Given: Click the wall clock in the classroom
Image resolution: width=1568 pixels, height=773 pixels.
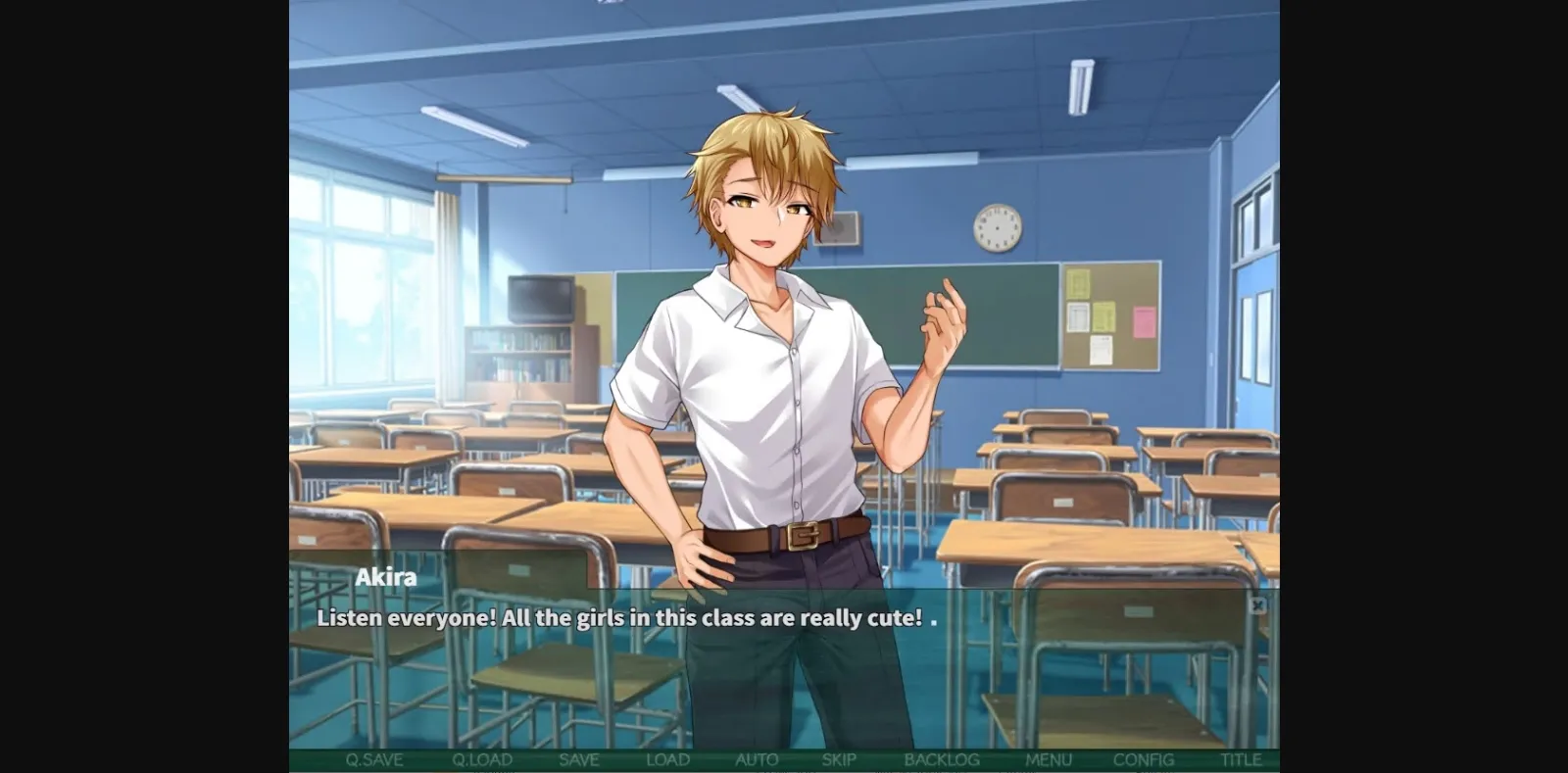Looking at the screenshot, I should point(997,227).
